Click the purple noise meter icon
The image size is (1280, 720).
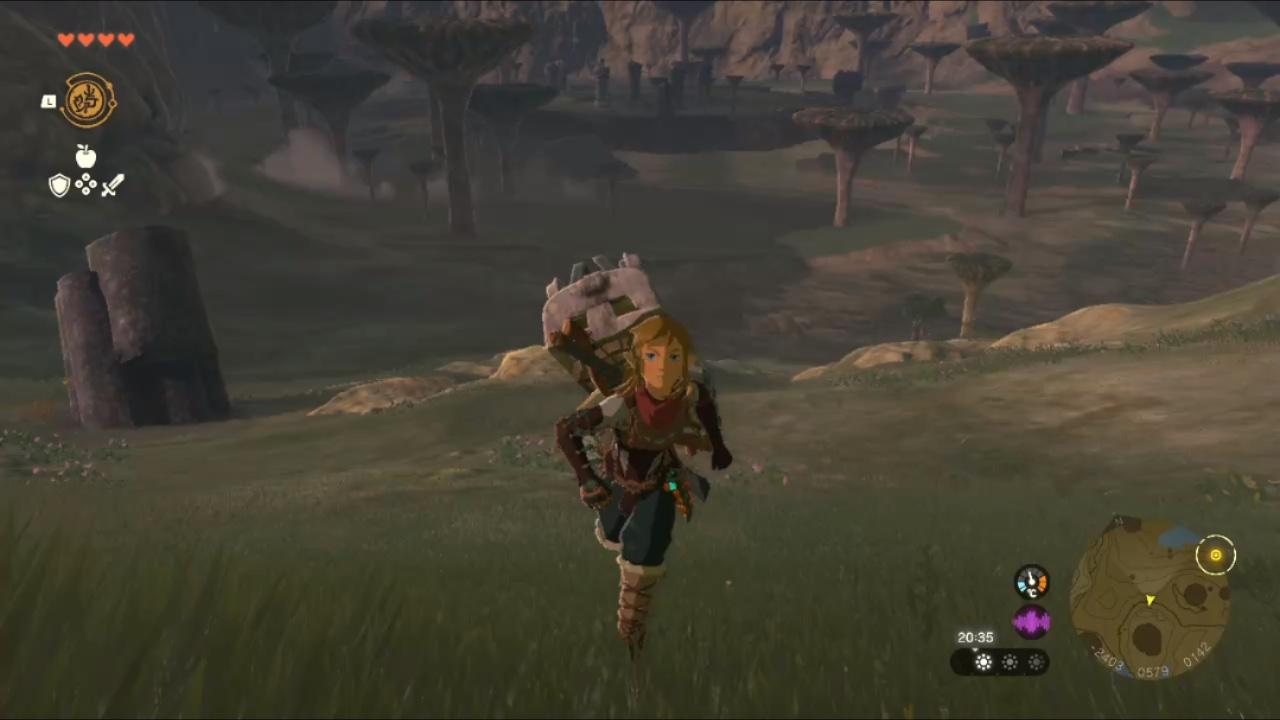pyautogui.click(x=1031, y=622)
